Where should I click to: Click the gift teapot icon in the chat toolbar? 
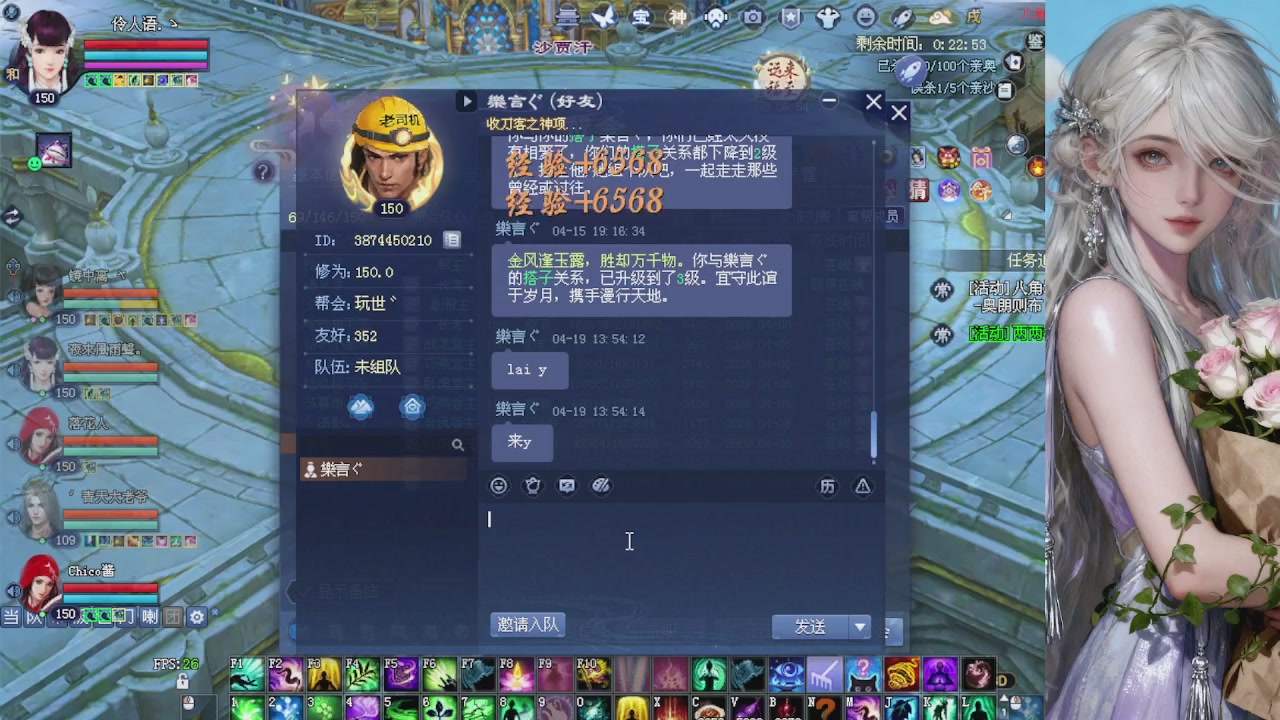click(x=533, y=485)
